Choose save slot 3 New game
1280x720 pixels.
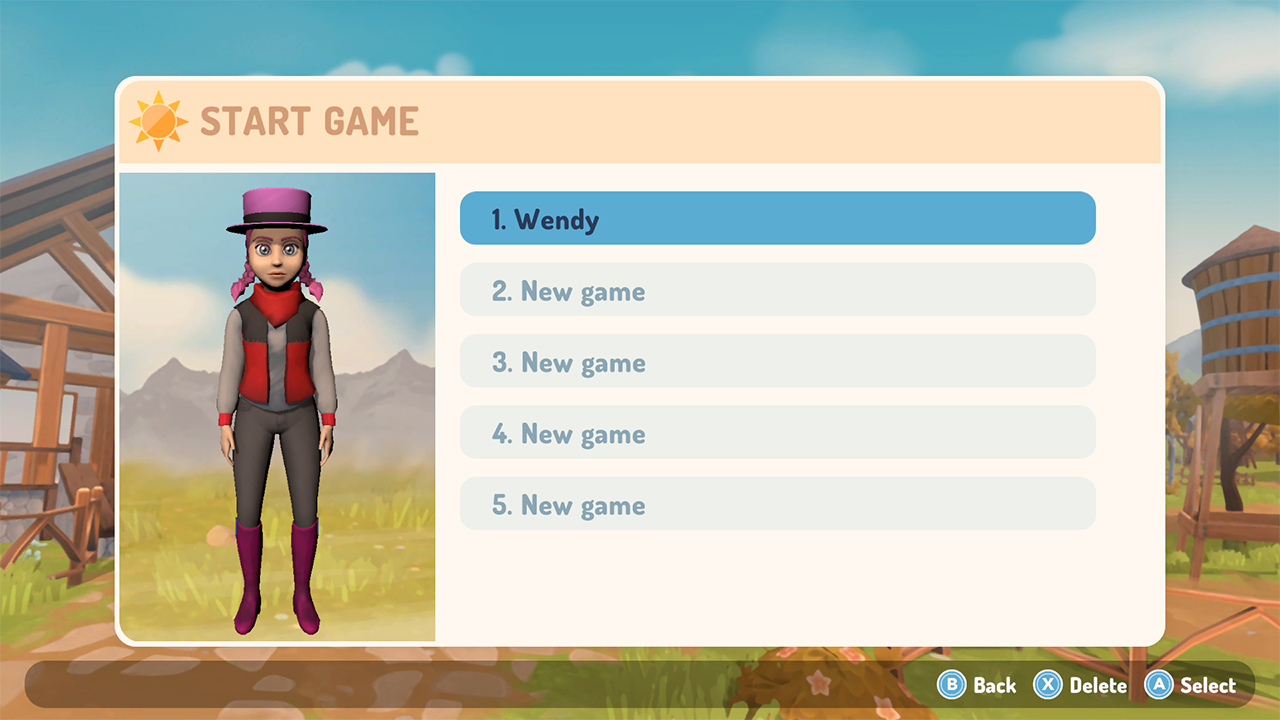pos(776,362)
